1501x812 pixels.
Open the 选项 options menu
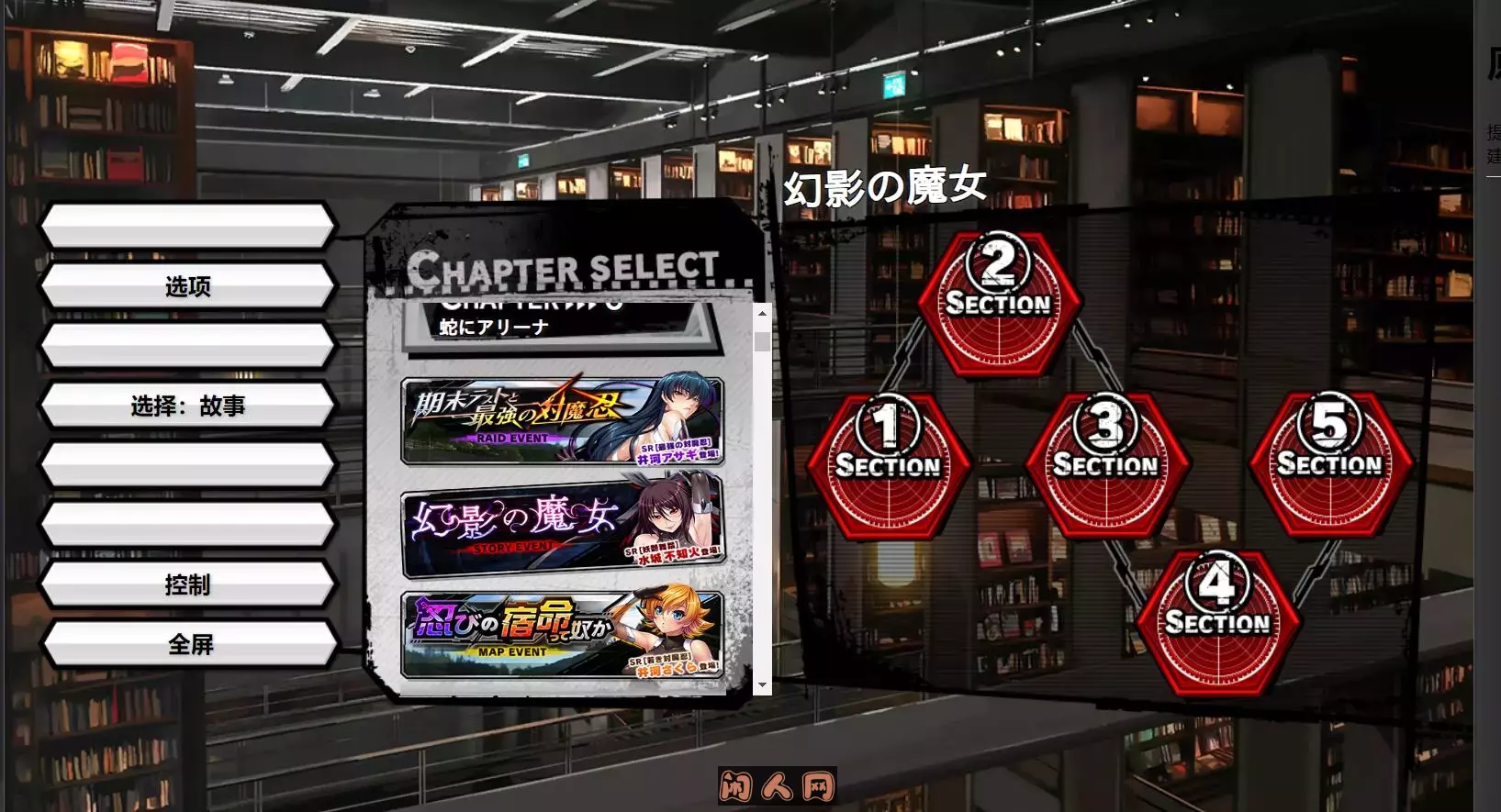[x=187, y=286]
